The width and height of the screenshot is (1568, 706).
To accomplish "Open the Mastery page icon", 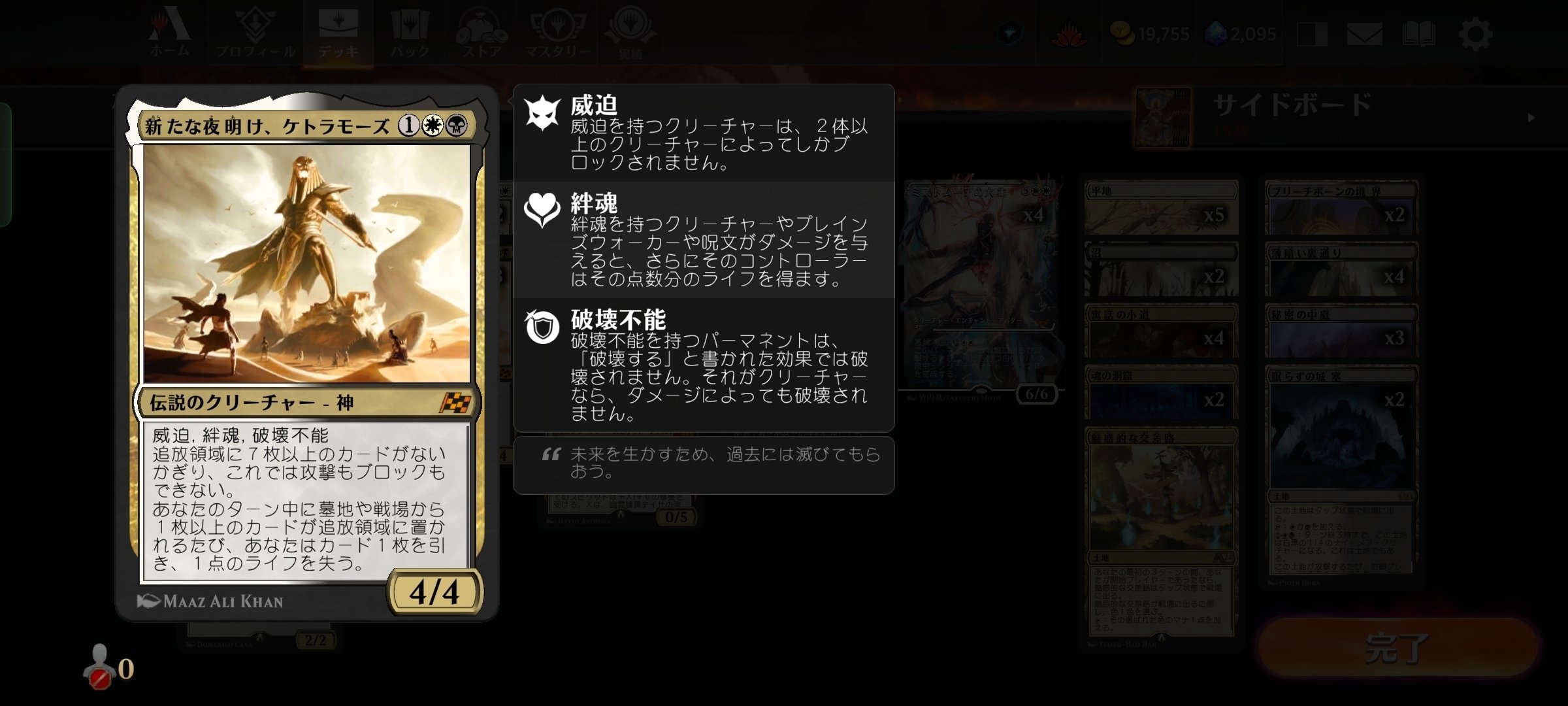I will pos(556,26).
